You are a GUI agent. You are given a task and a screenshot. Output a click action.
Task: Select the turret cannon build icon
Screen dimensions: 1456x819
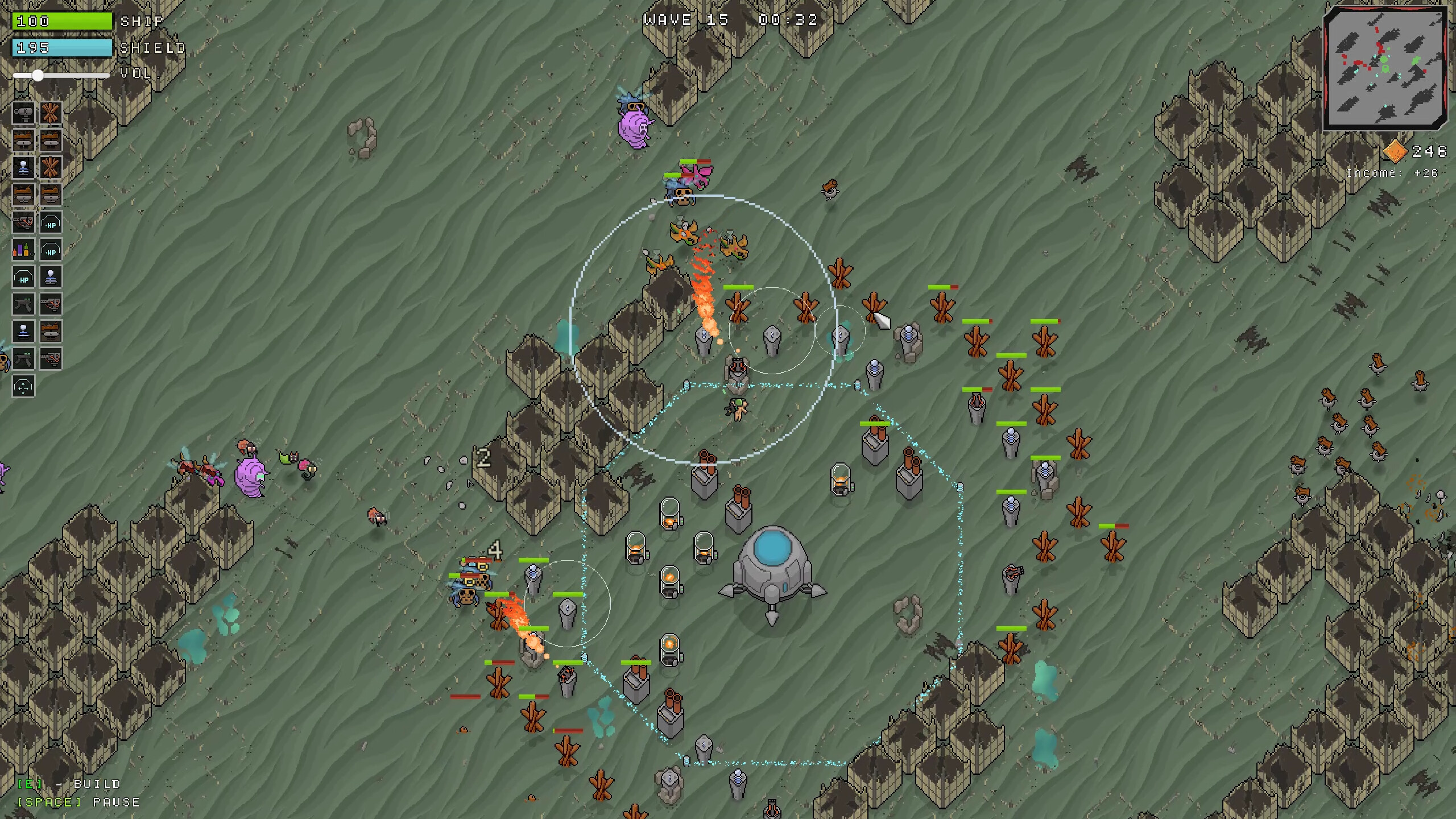[x=23, y=113]
